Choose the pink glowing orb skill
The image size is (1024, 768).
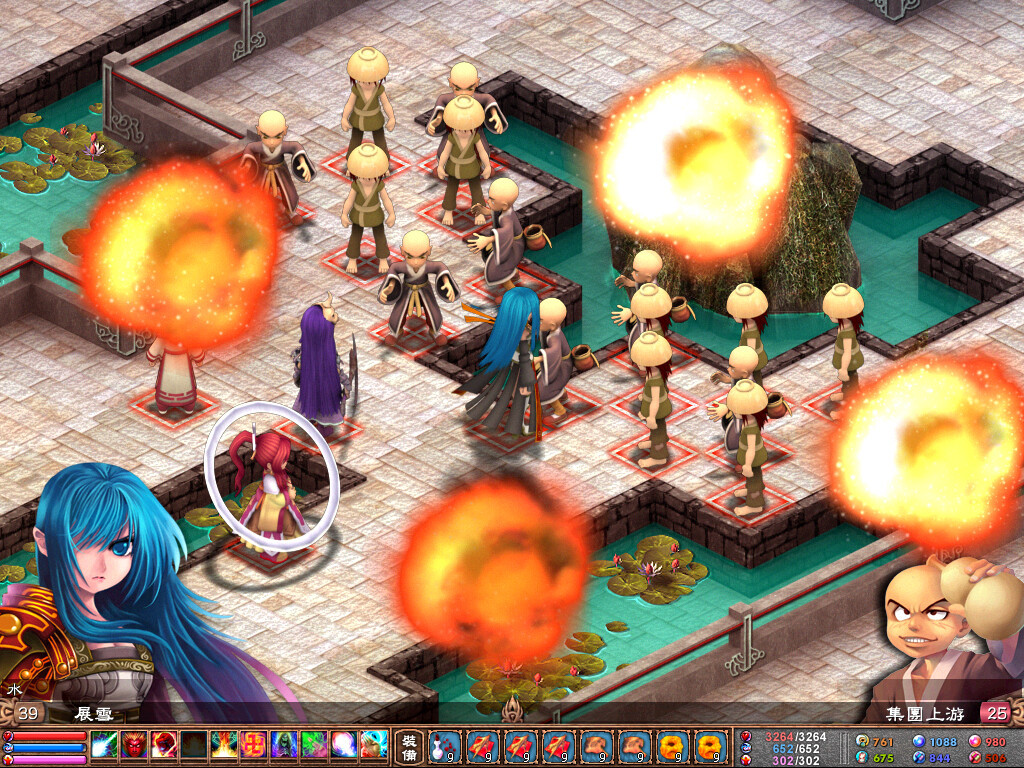pos(344,745)
